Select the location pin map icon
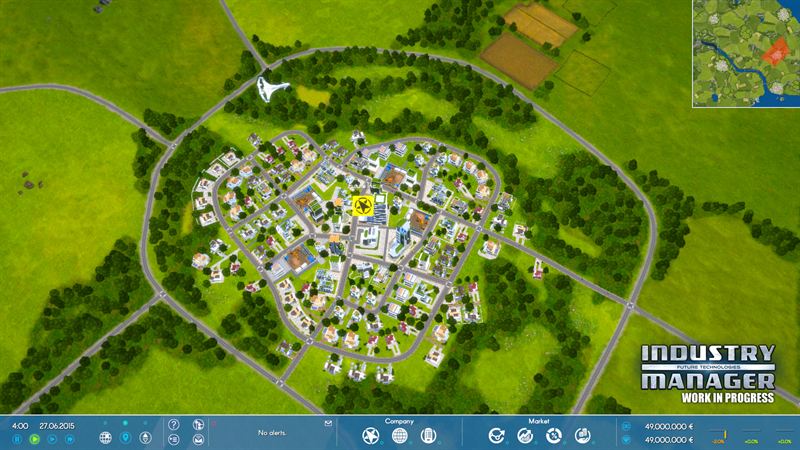The height and width of the screenshot is (450, 800). (x=126, y=438)
